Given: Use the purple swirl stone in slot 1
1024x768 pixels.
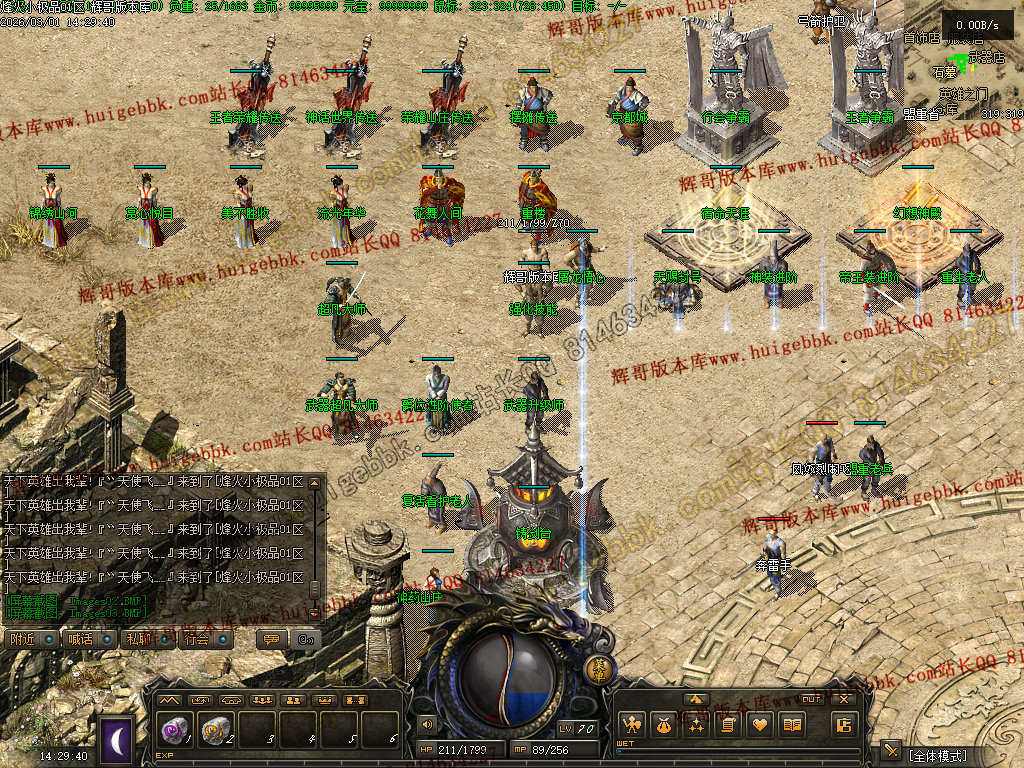Looking at the screenshot, I should 176,731.
